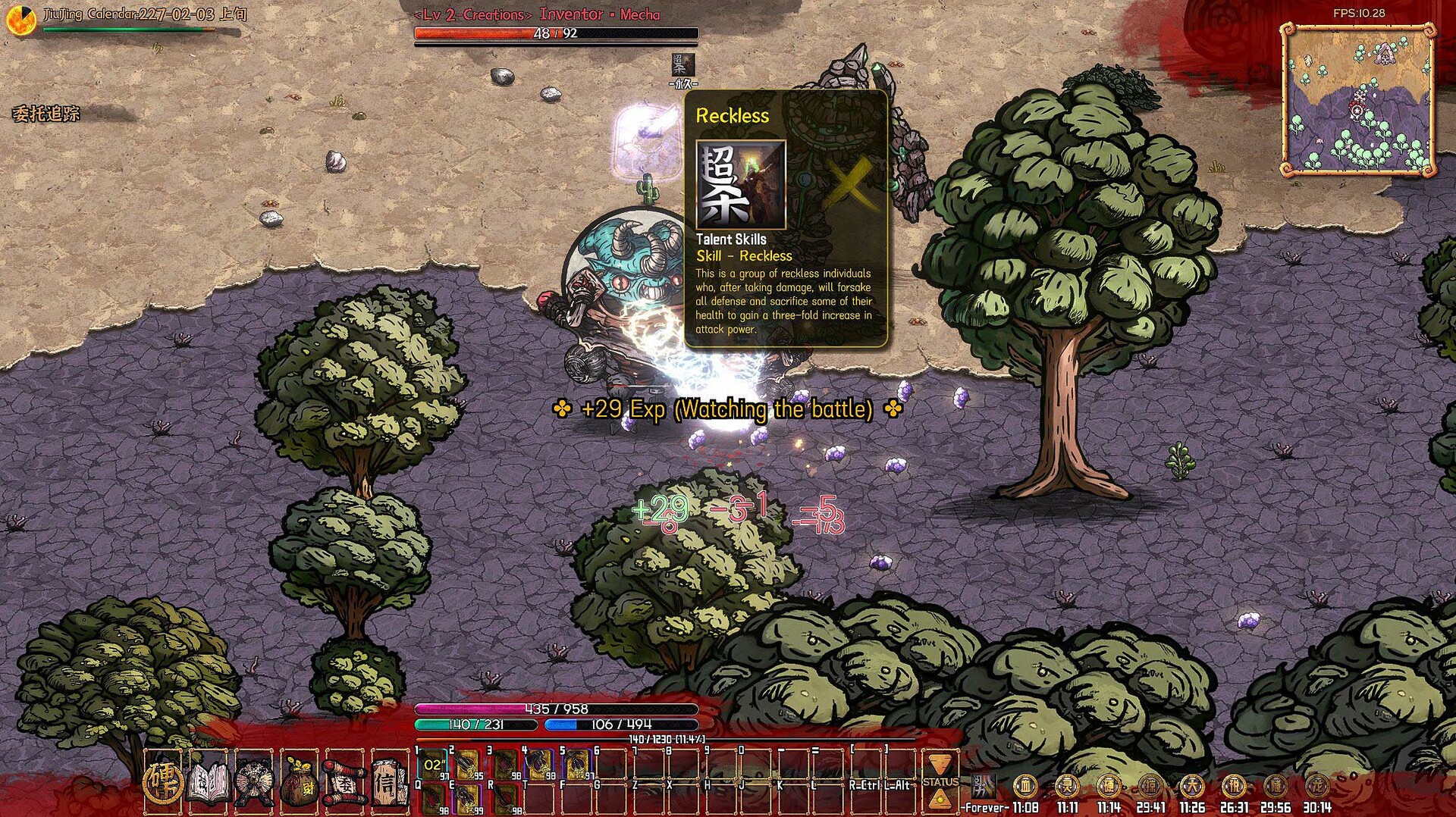Click the STATUS down-arrow triangle
Screen dimensions: 1456x817
[x=940, y=765]
